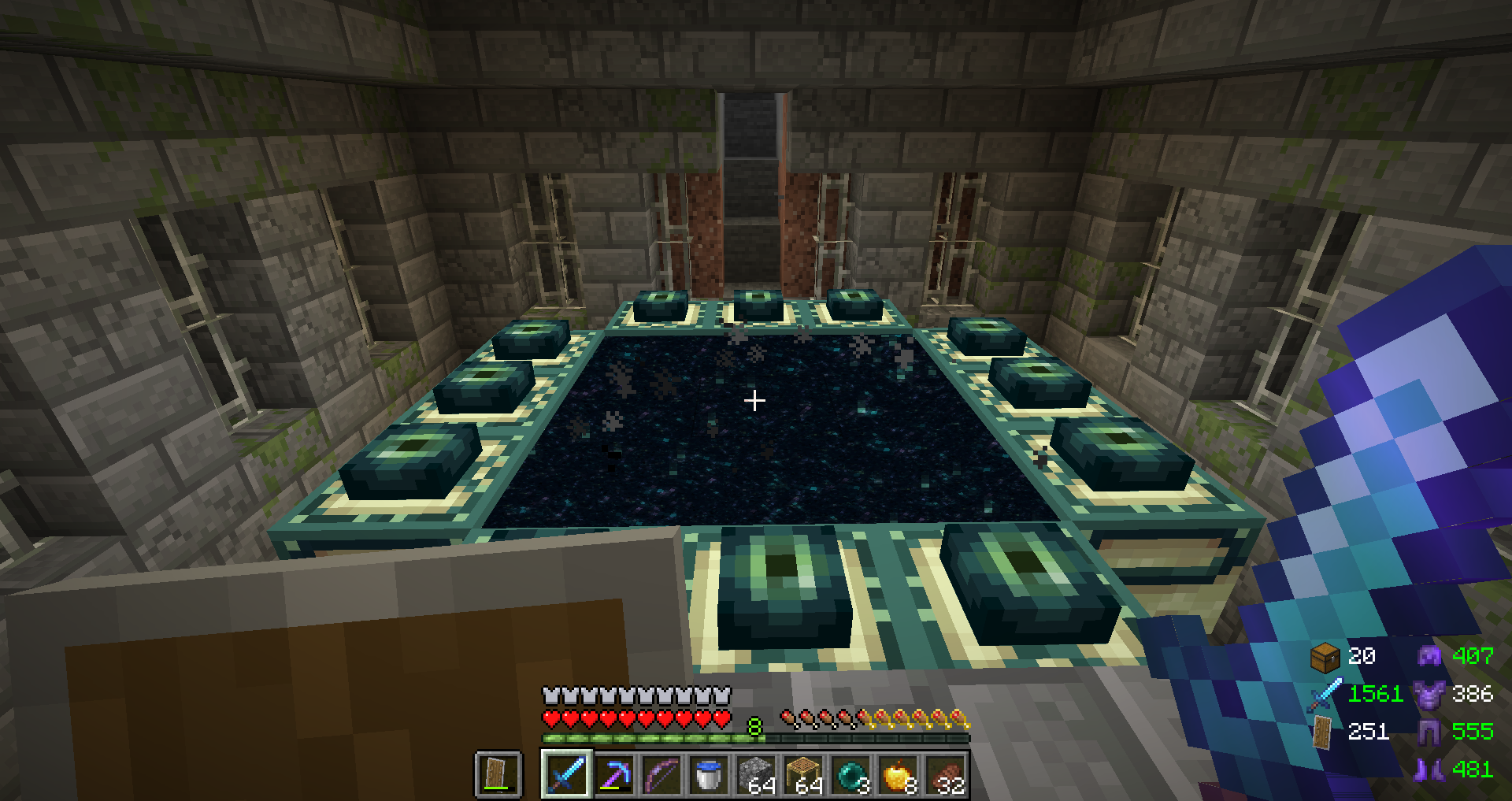Click the leggings durability icon
The height and width of the screenshot is (801, 1512).
click(x=1429, y=732)
